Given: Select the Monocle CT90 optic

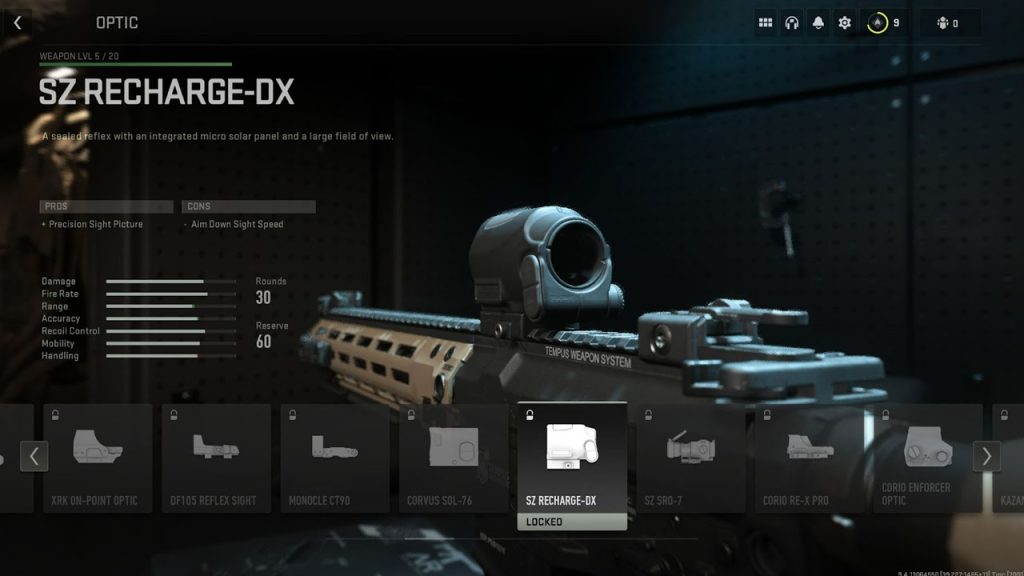Looking at the screenshot, I should [335, 458].
